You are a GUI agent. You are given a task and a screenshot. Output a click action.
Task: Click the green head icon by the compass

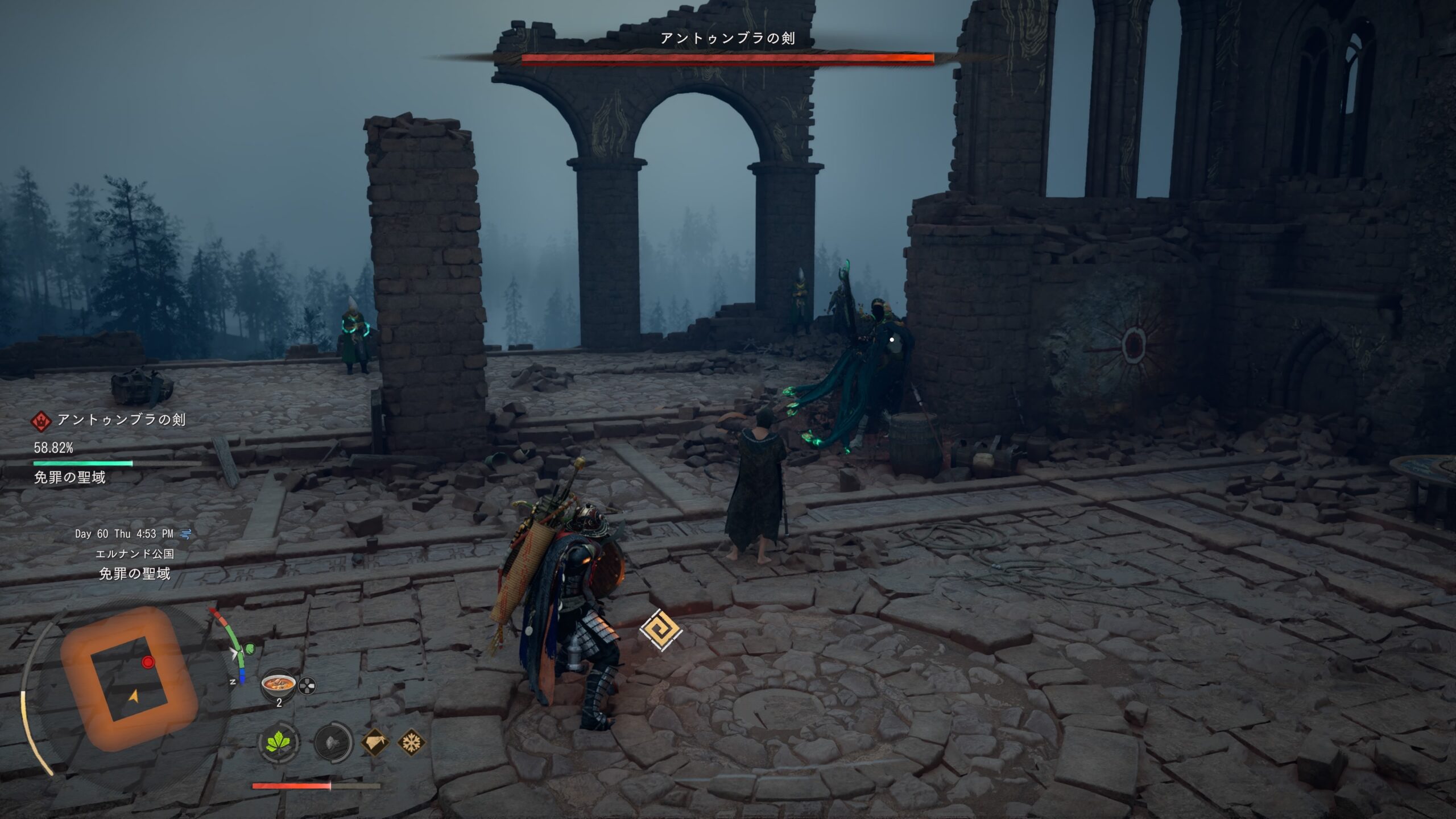point(250,649)
